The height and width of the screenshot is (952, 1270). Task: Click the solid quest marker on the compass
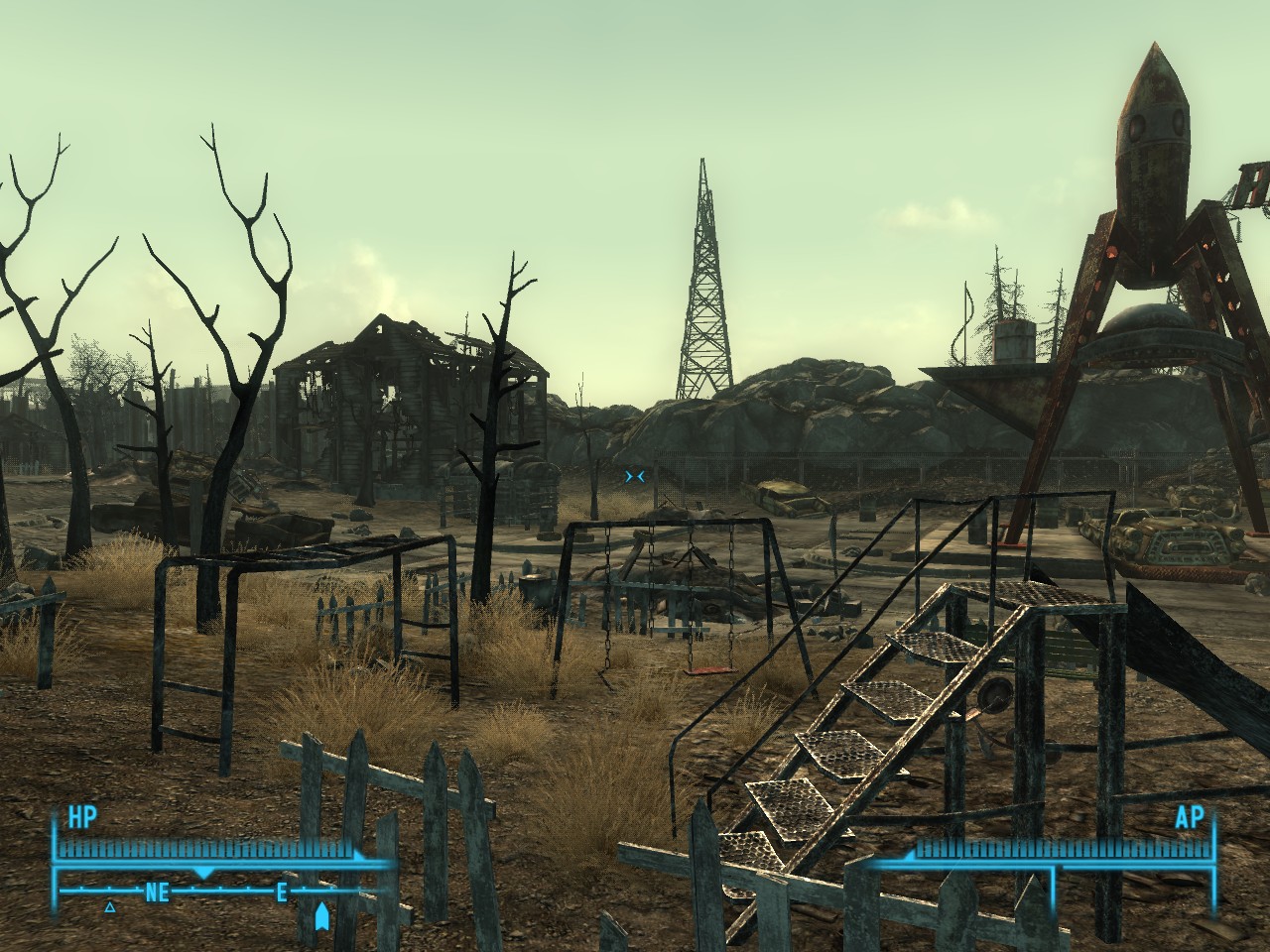click(x=321, y=916)
